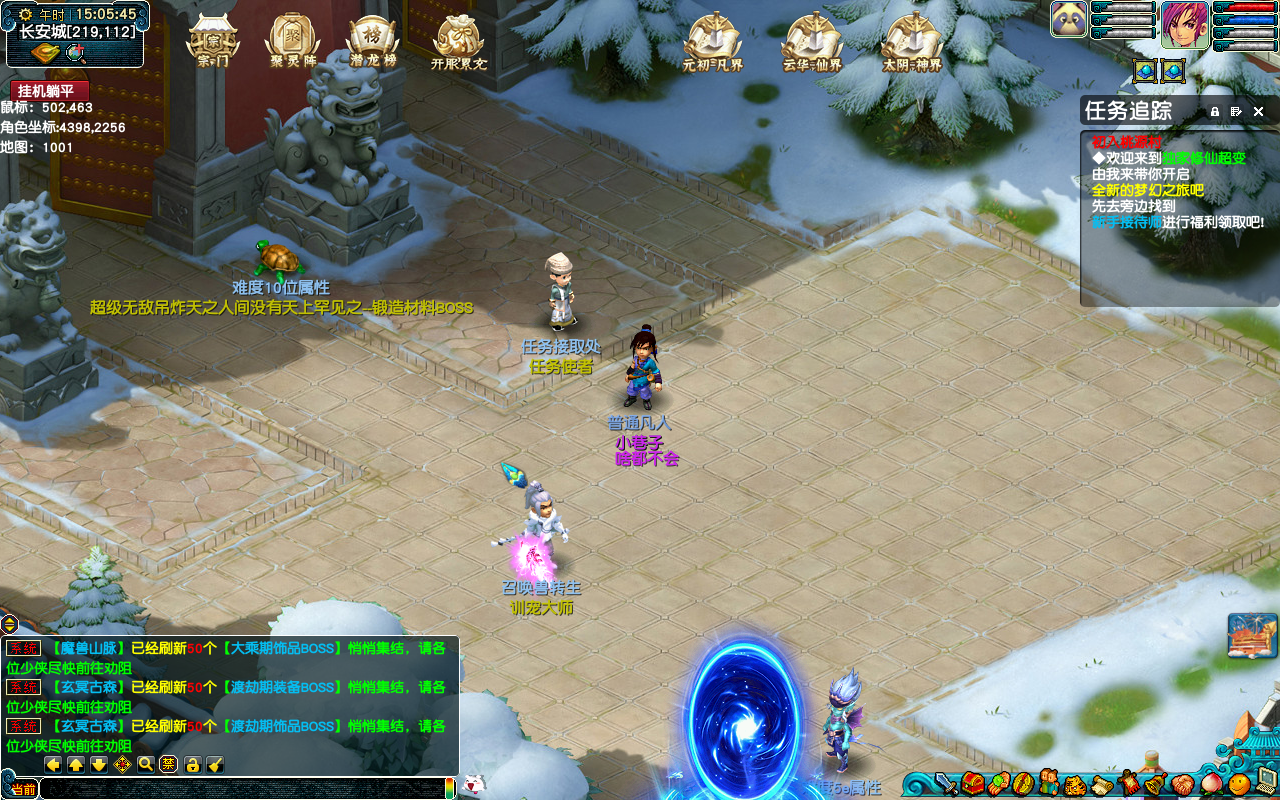Open the 聚灵阵 spirit array icon
Image resolution: width=1280 pixels, height=800 pixels.
(x=292, y=41)
